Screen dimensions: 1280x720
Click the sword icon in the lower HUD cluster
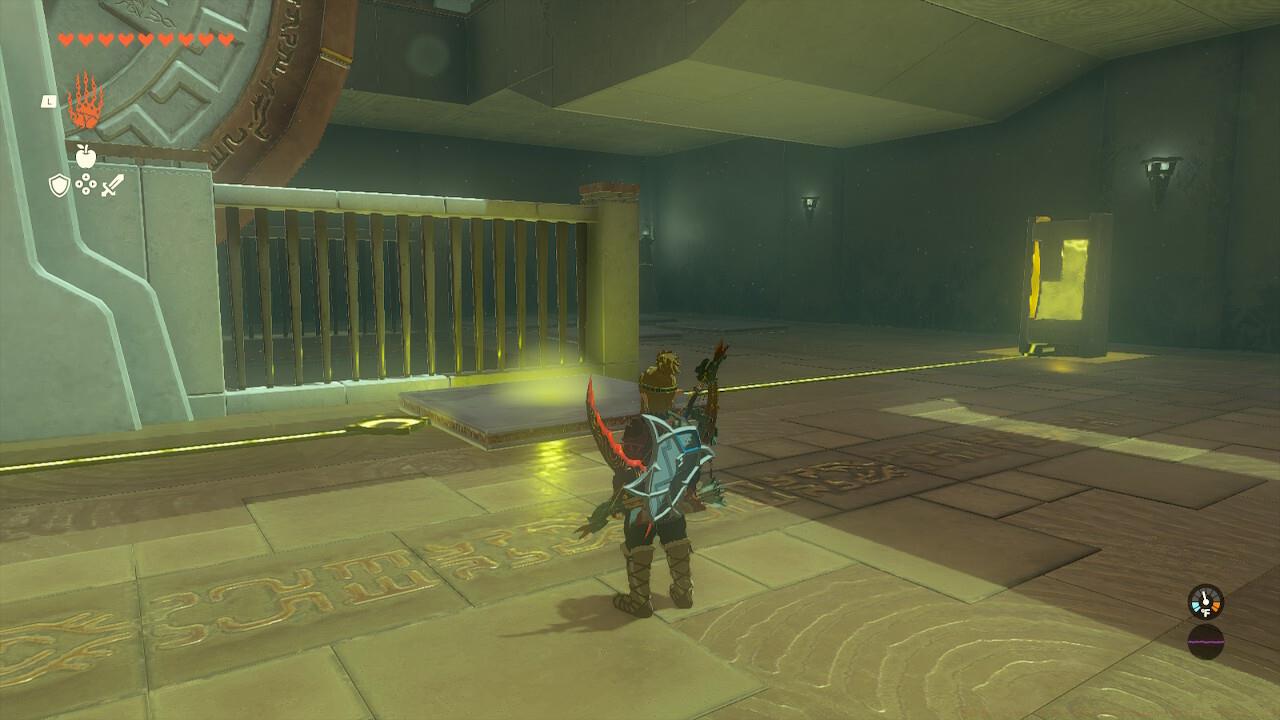pyautogui.click(x=111, y=183)
